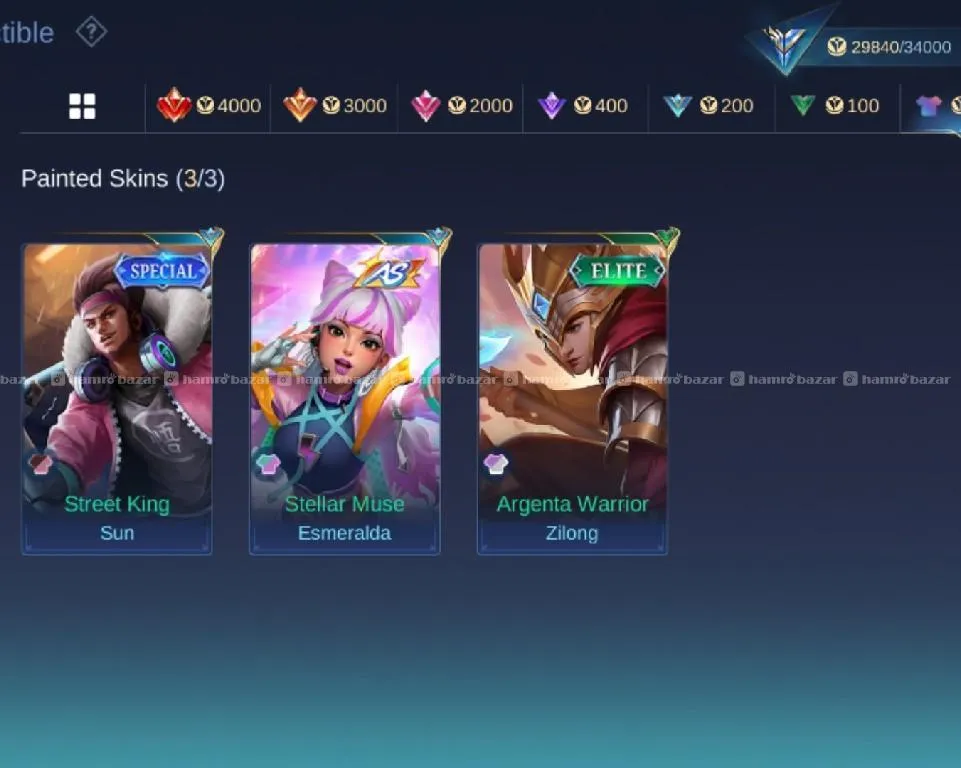The height and width of the screenshot is (768, 961).
Task: Select the Street King Sun skin card
Action: click(x=117, y=398)
